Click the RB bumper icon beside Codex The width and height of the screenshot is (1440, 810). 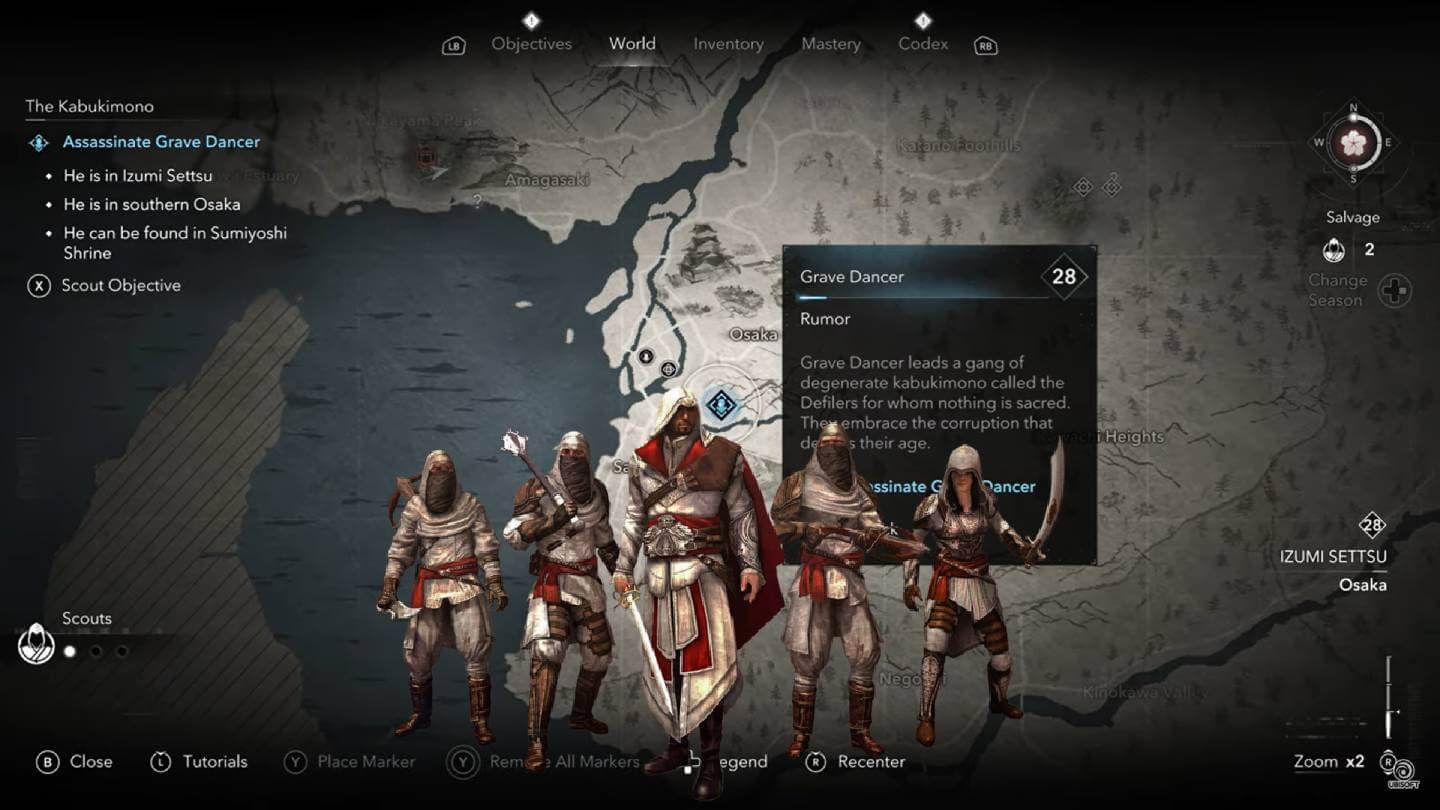pyautogui.click(x=985, y=44)
